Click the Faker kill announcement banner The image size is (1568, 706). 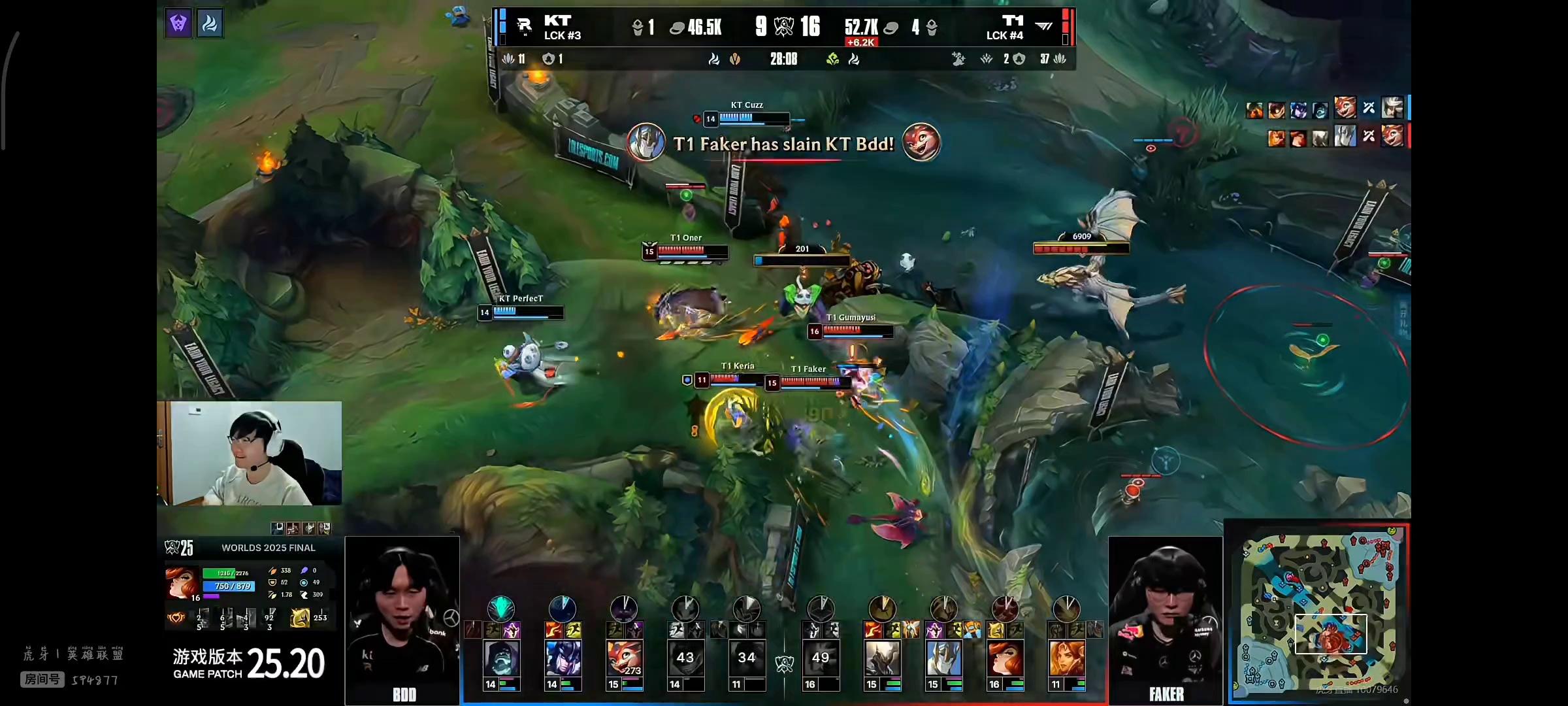(783, 143)
